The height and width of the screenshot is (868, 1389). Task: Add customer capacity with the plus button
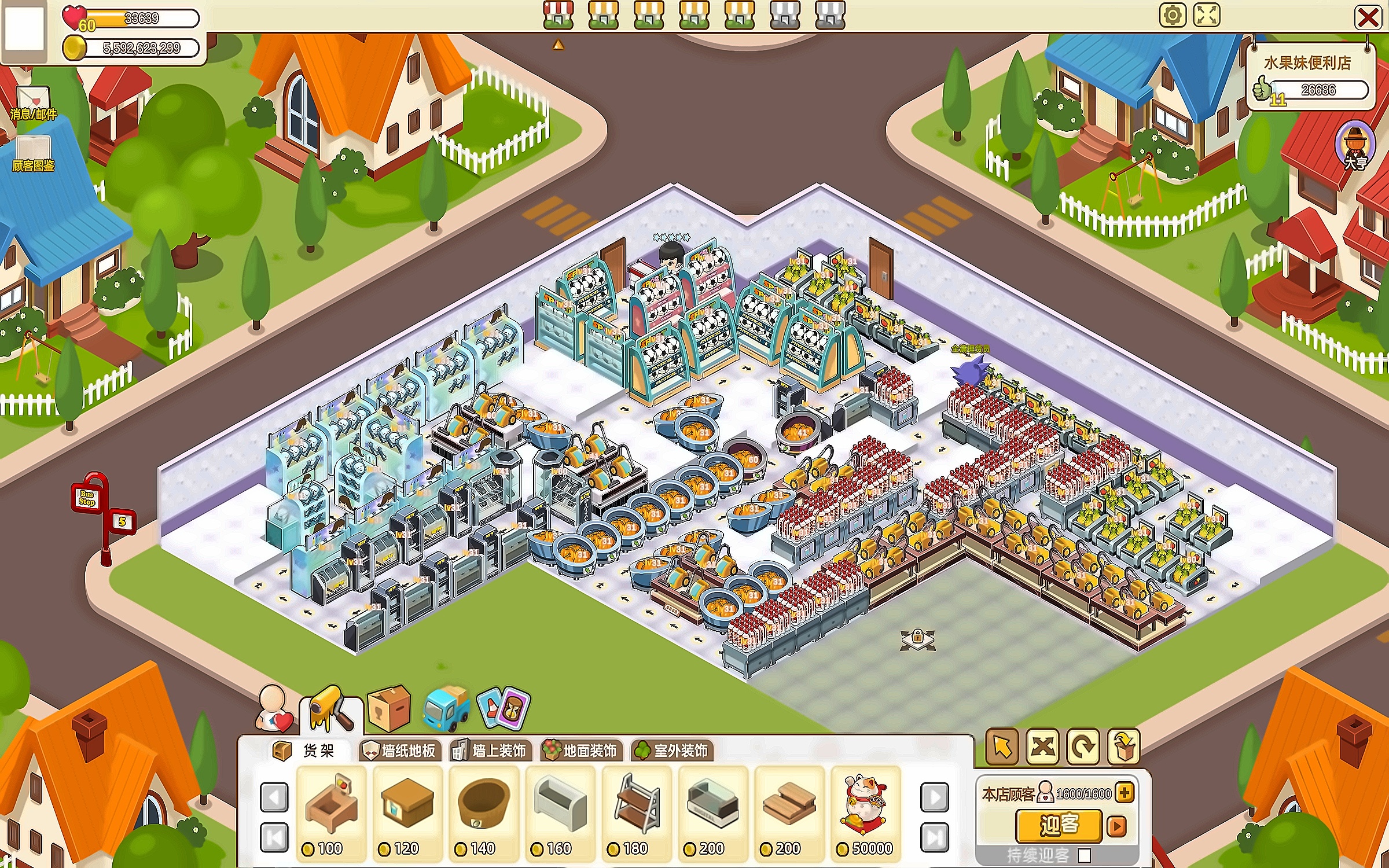click(x=1125, y=793)
